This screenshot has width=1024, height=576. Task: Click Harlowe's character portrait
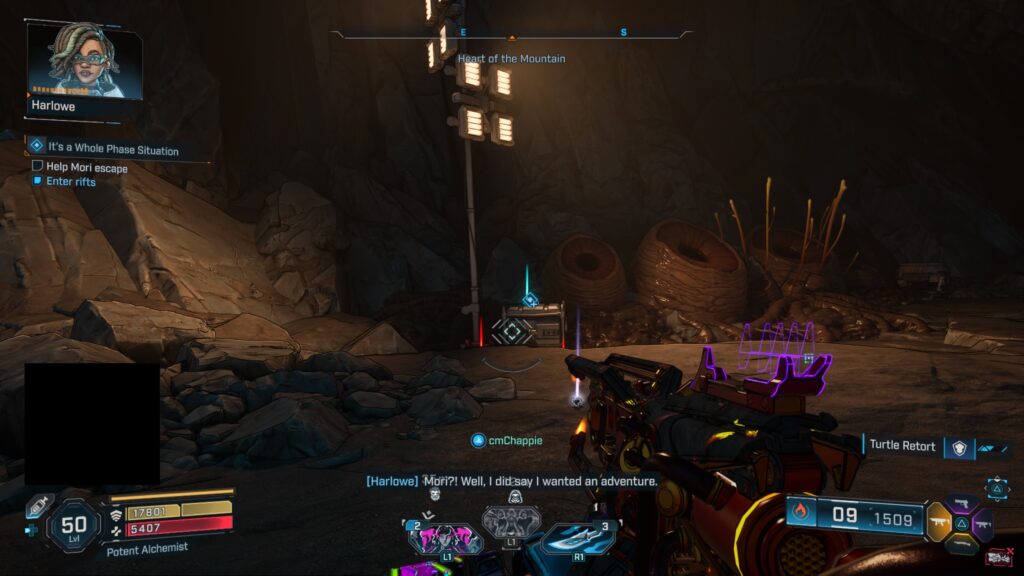click(83, 62)
